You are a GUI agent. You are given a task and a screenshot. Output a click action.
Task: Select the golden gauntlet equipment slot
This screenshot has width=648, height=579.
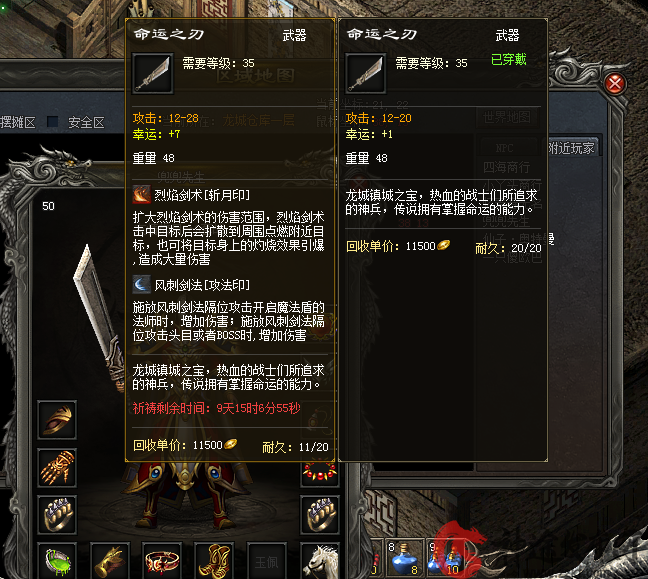tap(57, 467)
